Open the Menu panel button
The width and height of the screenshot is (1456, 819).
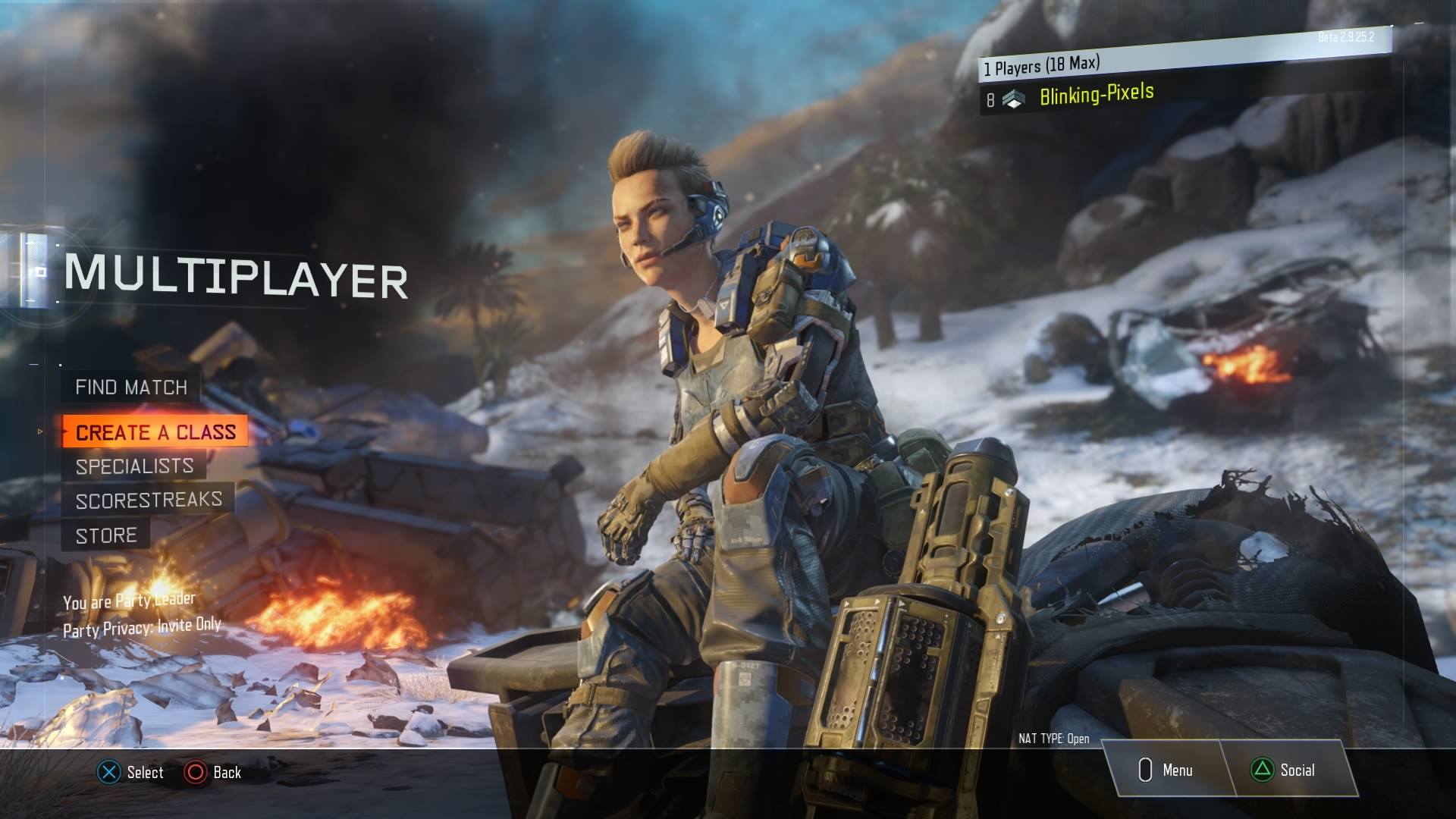point(1165,770)
